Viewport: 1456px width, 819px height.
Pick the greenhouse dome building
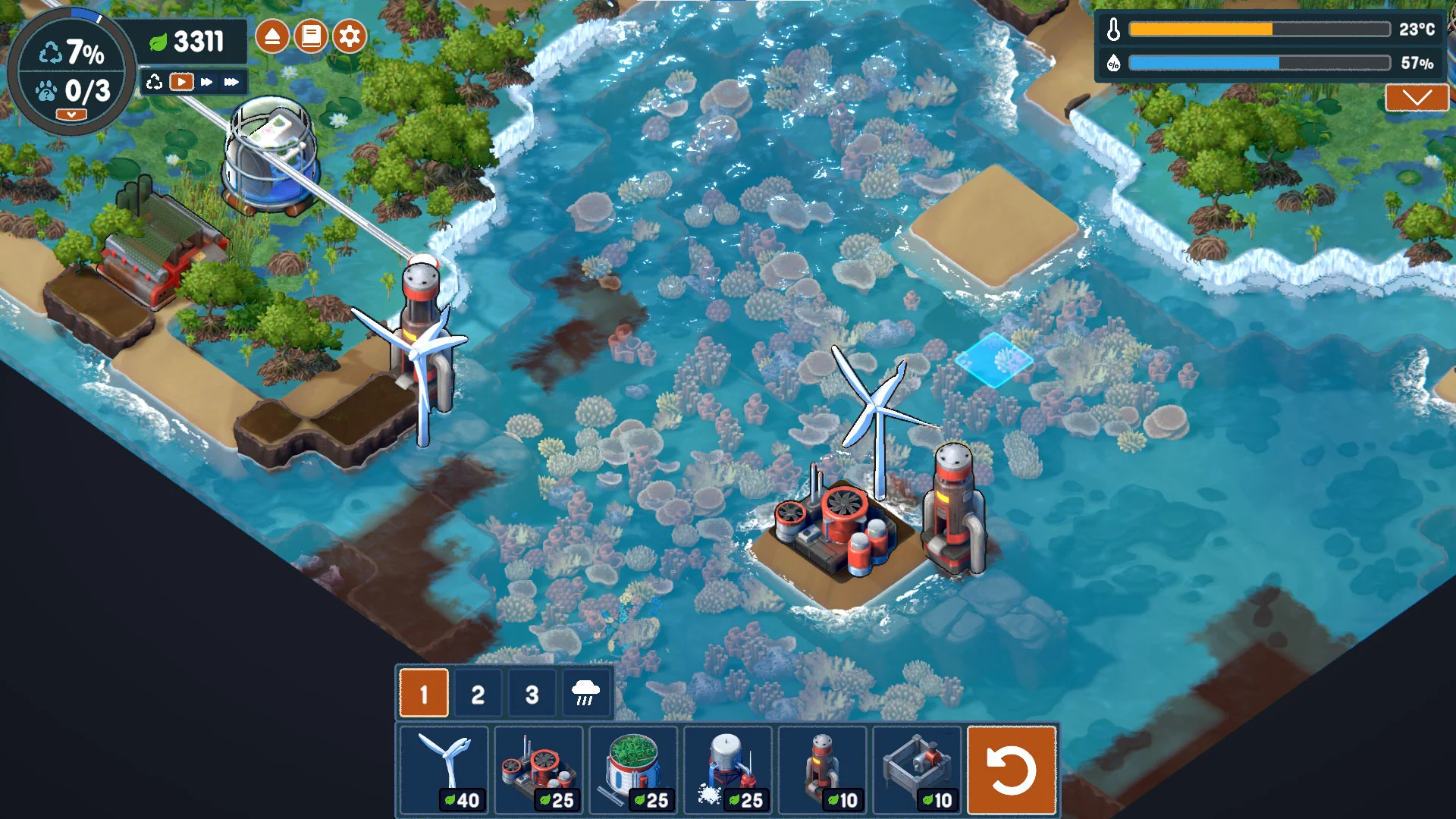[633, 769]
